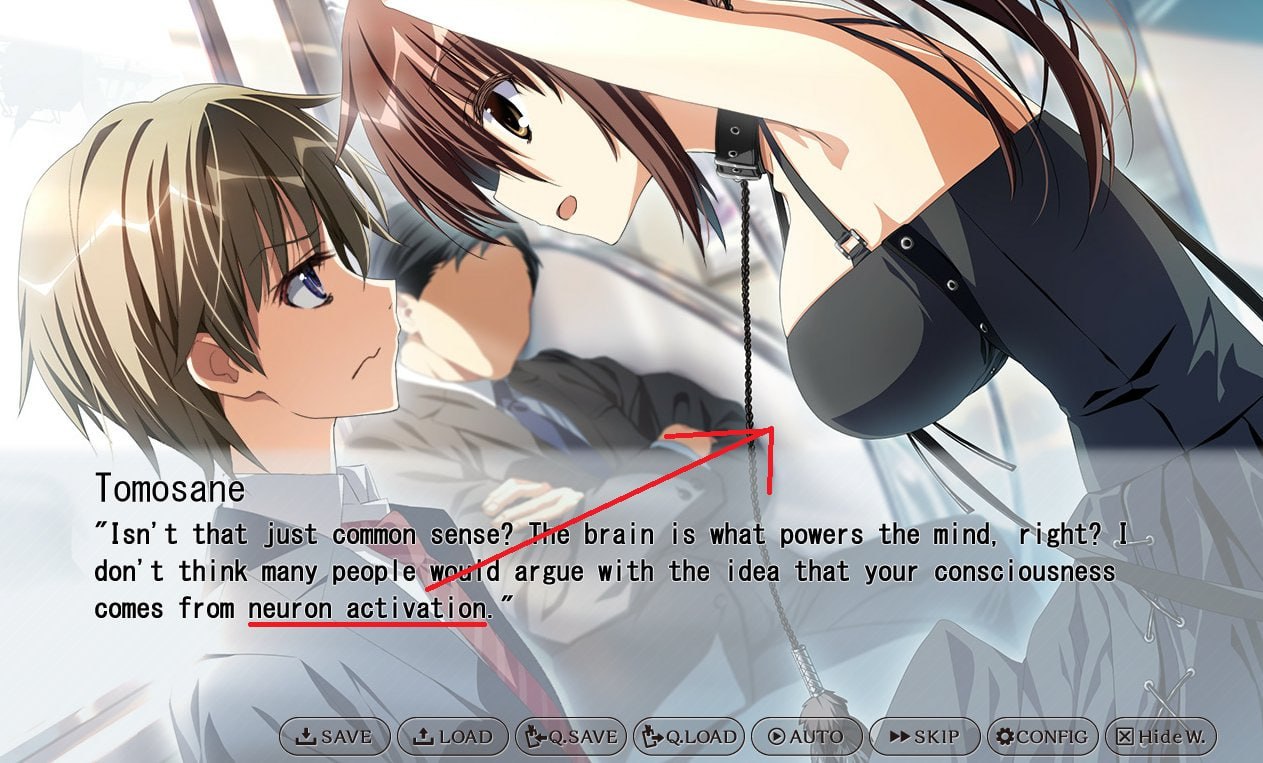Select the Q.LOAD button
Image resolution: width=1263 pixels, height=763 pixels.
(689, 737)
